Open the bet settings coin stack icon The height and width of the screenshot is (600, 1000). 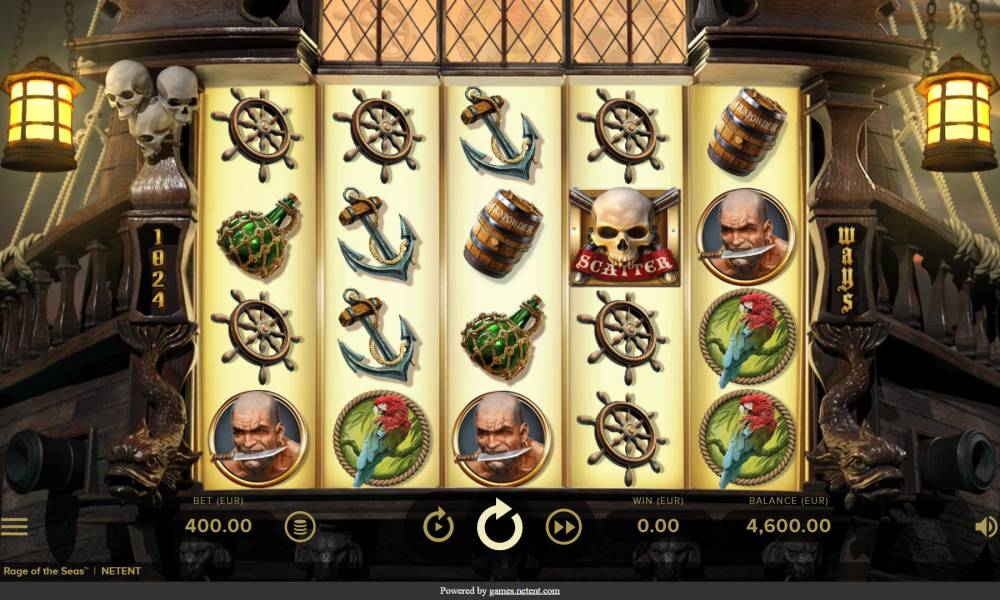299,526
